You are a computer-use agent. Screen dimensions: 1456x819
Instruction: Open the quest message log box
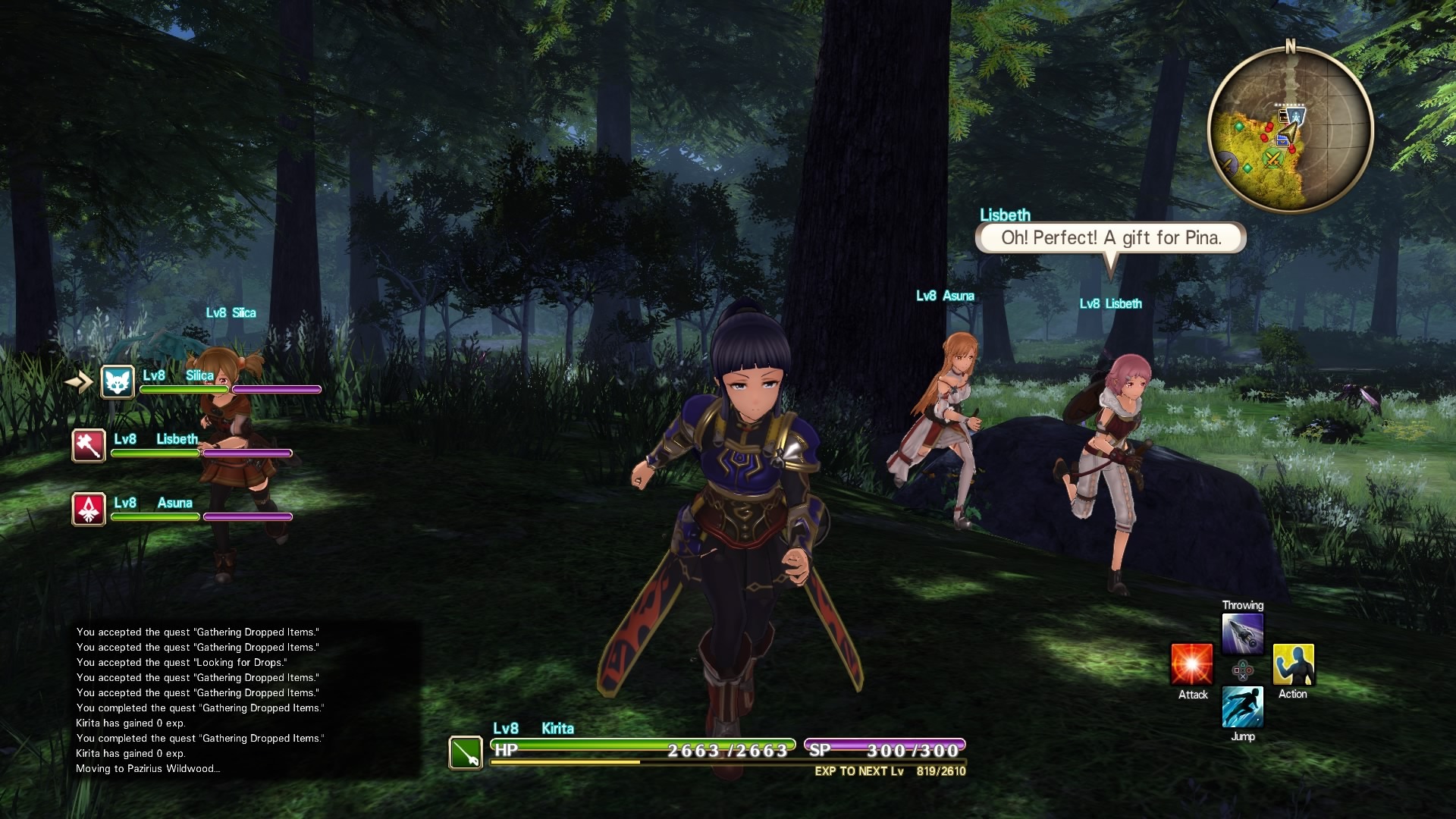coord(246,699)
